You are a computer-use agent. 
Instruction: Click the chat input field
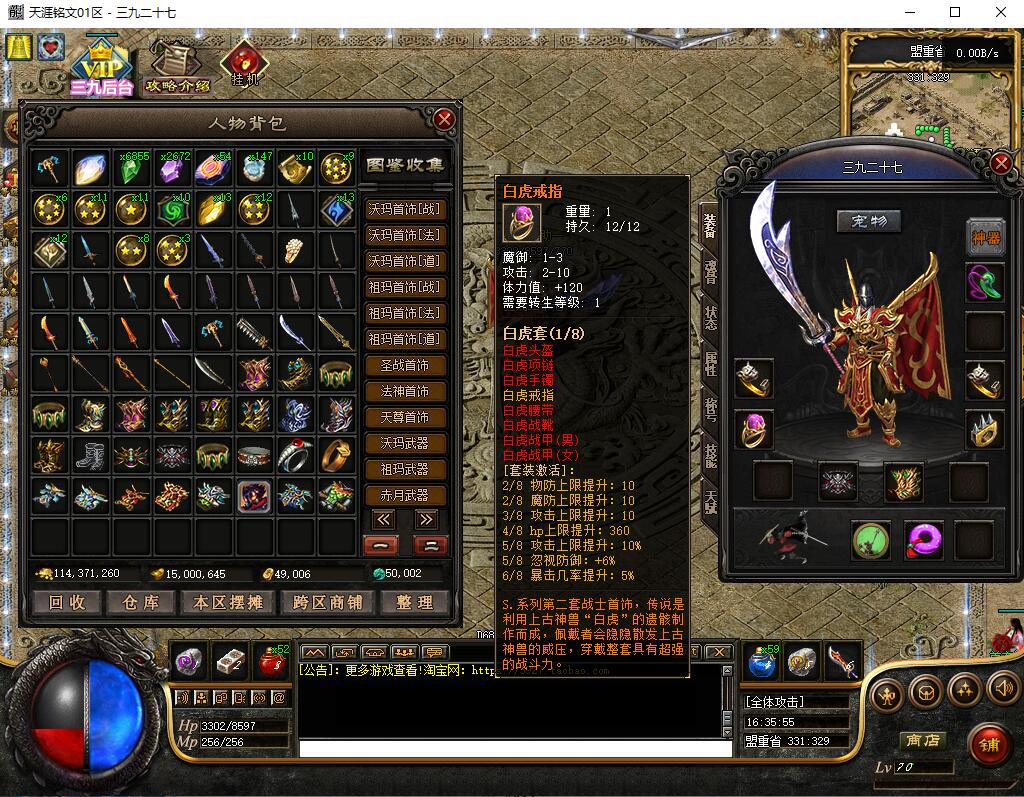click(x=510, y=748)
